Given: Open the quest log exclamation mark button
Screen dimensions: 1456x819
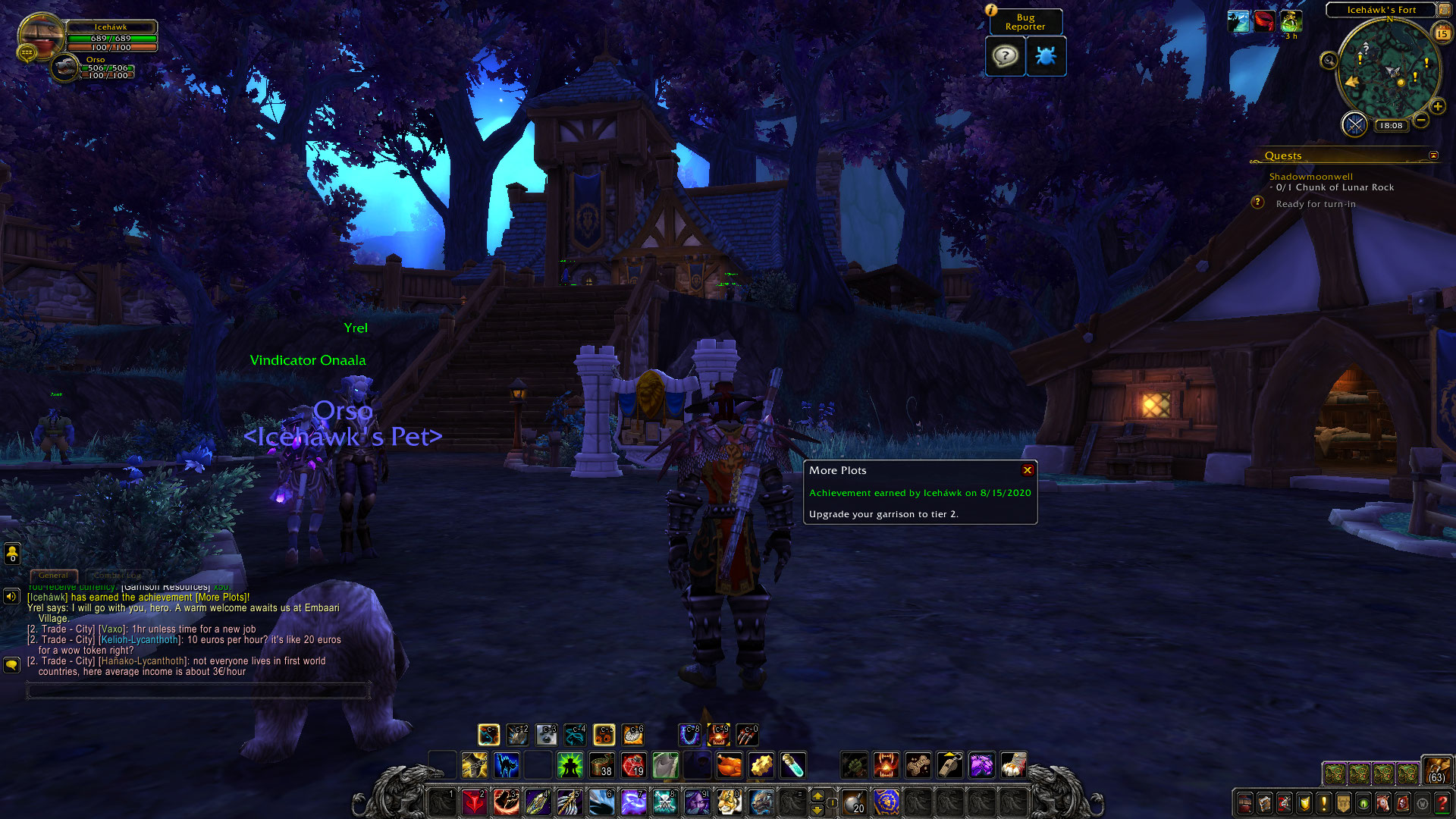Looking at the screenshot, I should click(1324, 803).
